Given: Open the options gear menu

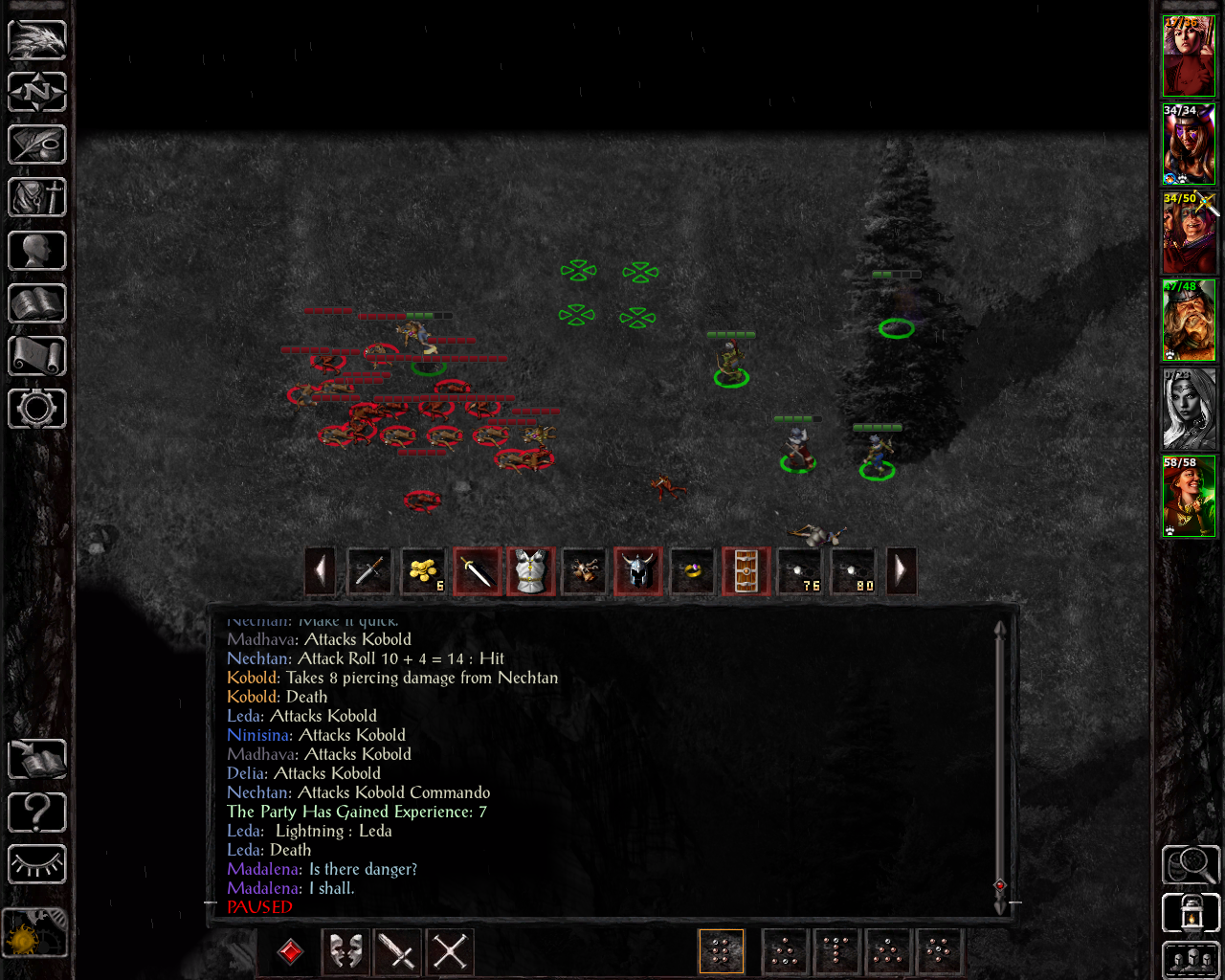Looking at the screenshot, I should pyautogui.click(x=37, y=409).
